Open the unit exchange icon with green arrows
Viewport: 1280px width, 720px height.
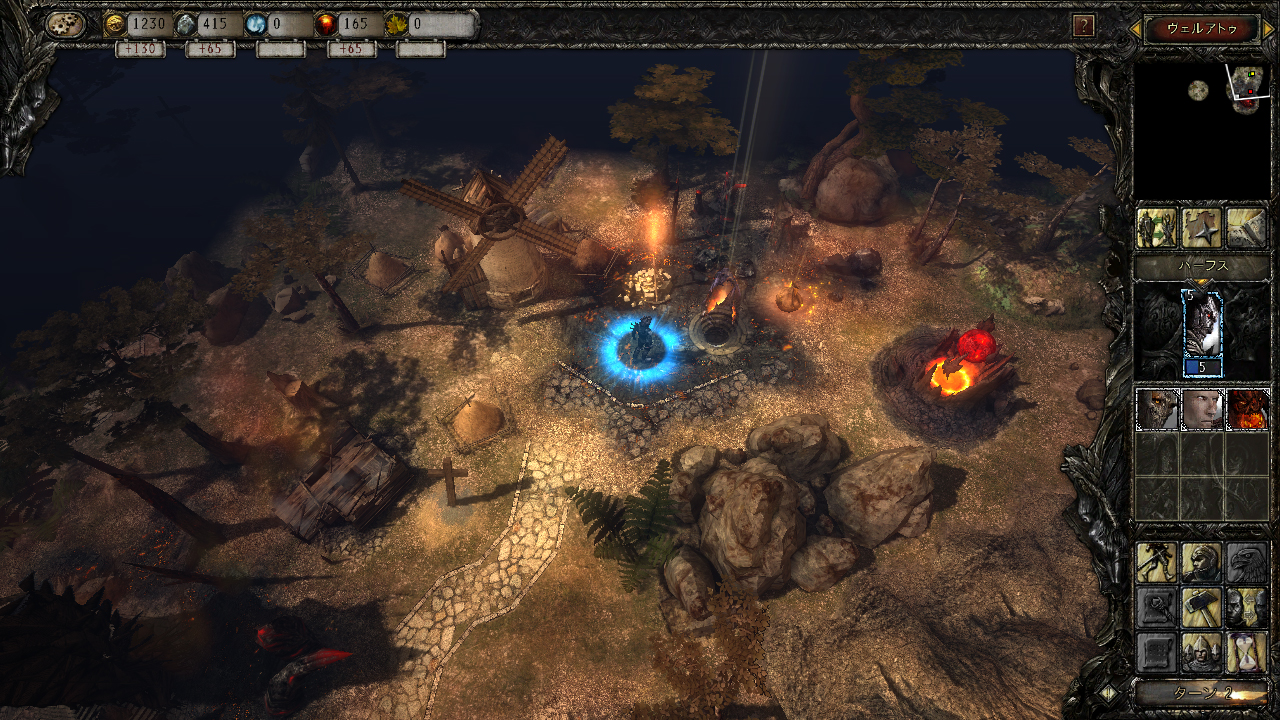(1157, 228)
